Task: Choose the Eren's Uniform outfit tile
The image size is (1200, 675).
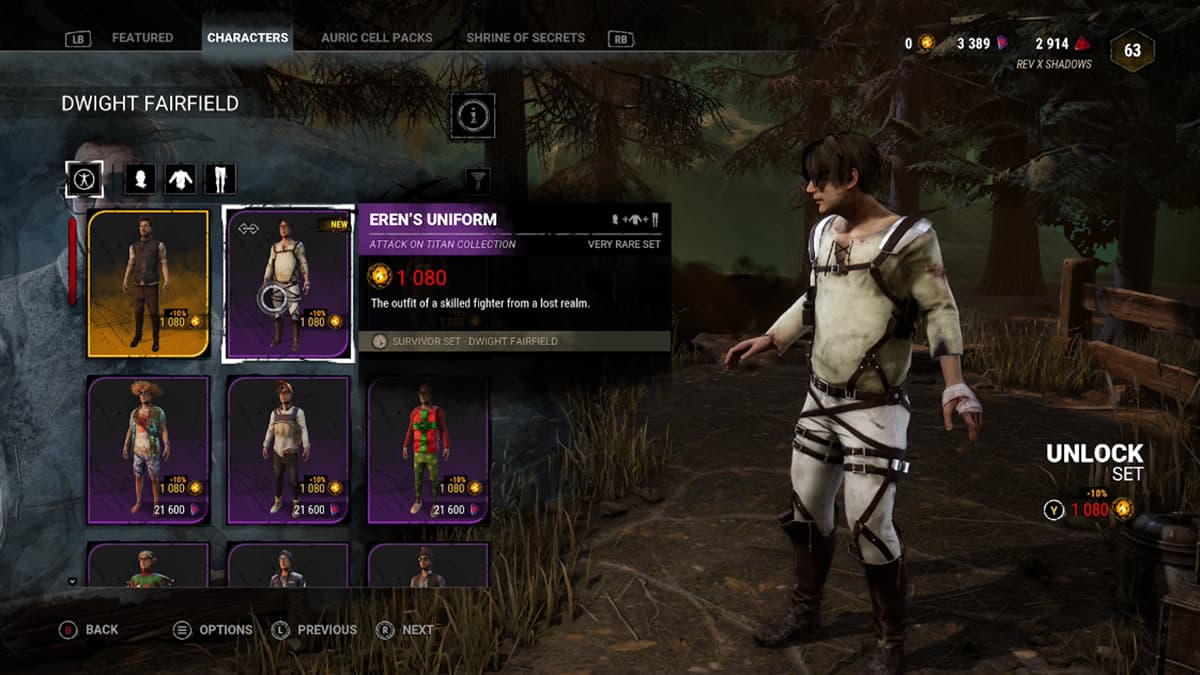Action: pyautogui.click(x=288, y=283)
